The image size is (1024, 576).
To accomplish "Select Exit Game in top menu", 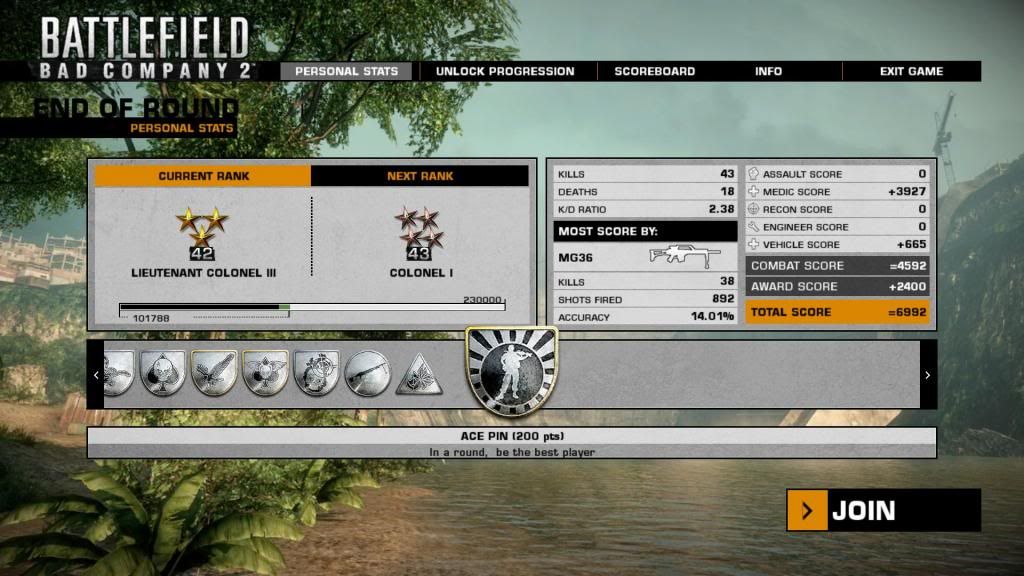I will tap(911, 71).
